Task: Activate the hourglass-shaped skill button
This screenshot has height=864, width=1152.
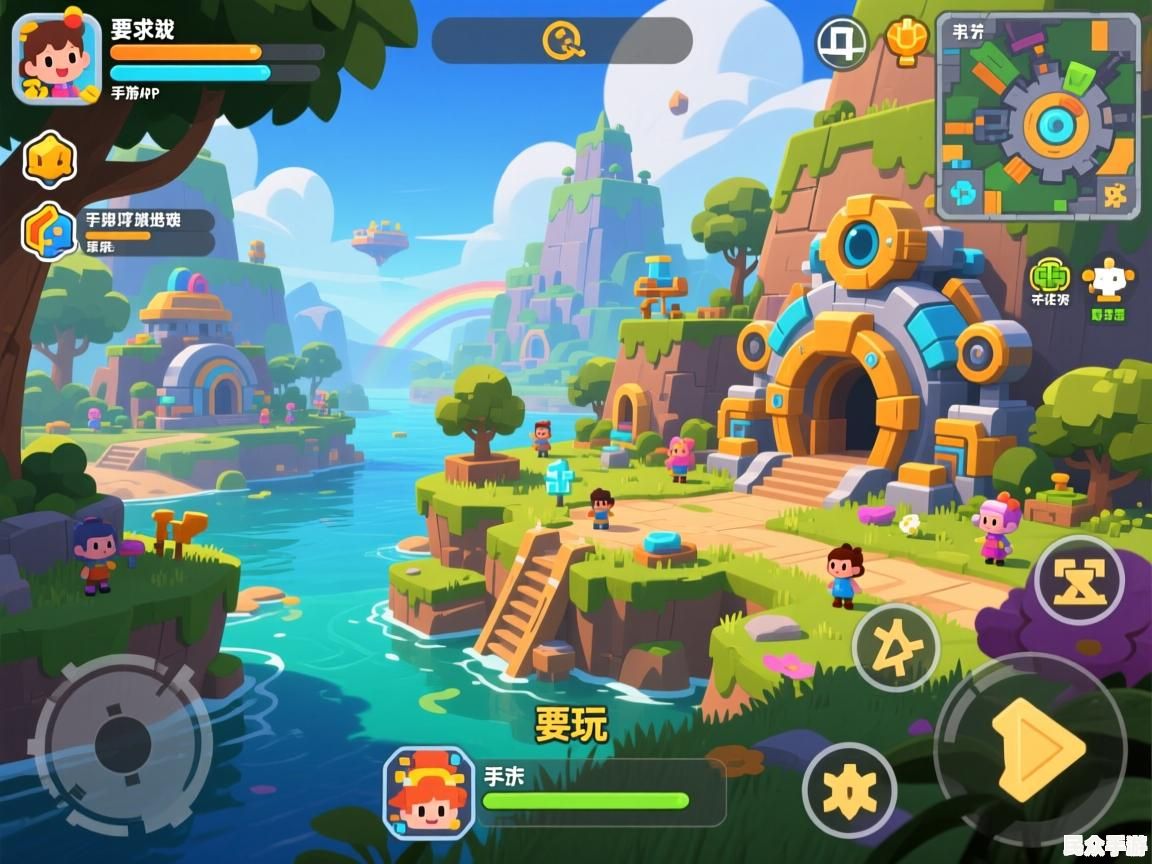Action: tap(1078, 579)
